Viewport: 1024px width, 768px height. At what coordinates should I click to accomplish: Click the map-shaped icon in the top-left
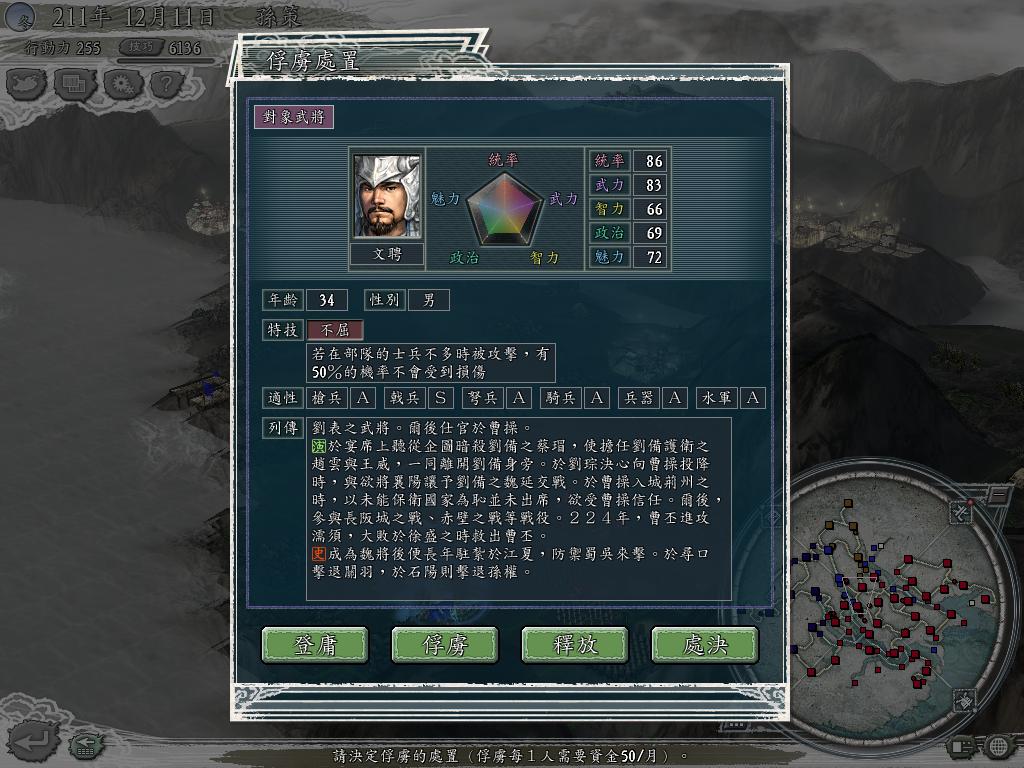[28, 84]
